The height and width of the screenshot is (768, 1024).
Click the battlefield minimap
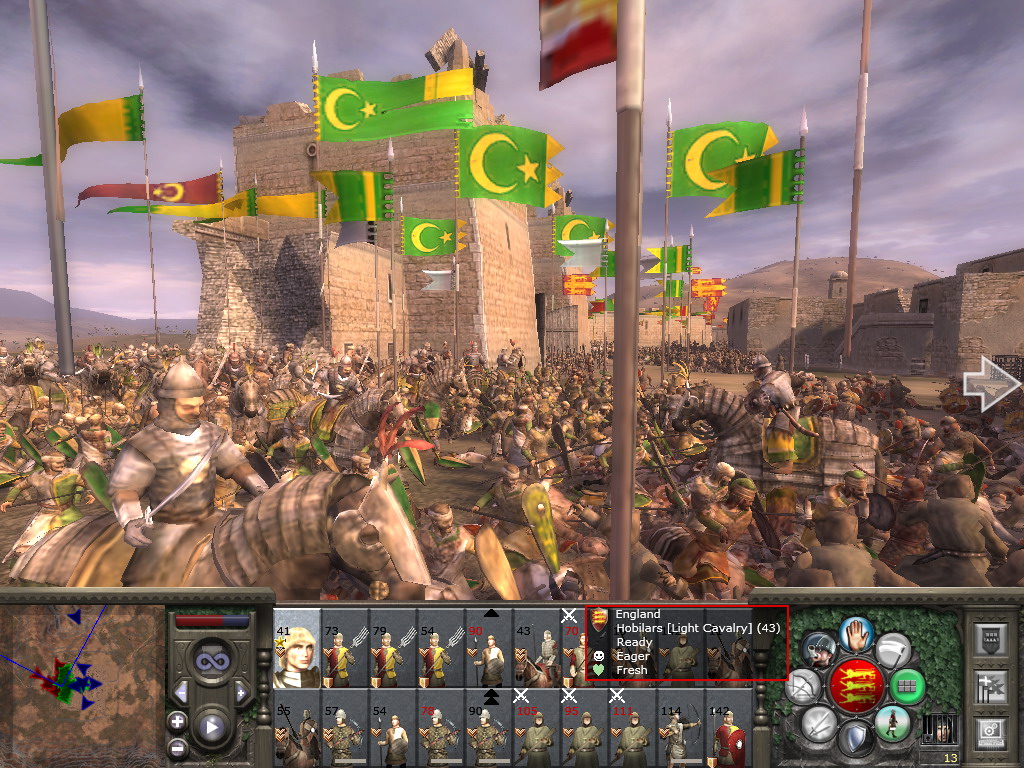82,681
